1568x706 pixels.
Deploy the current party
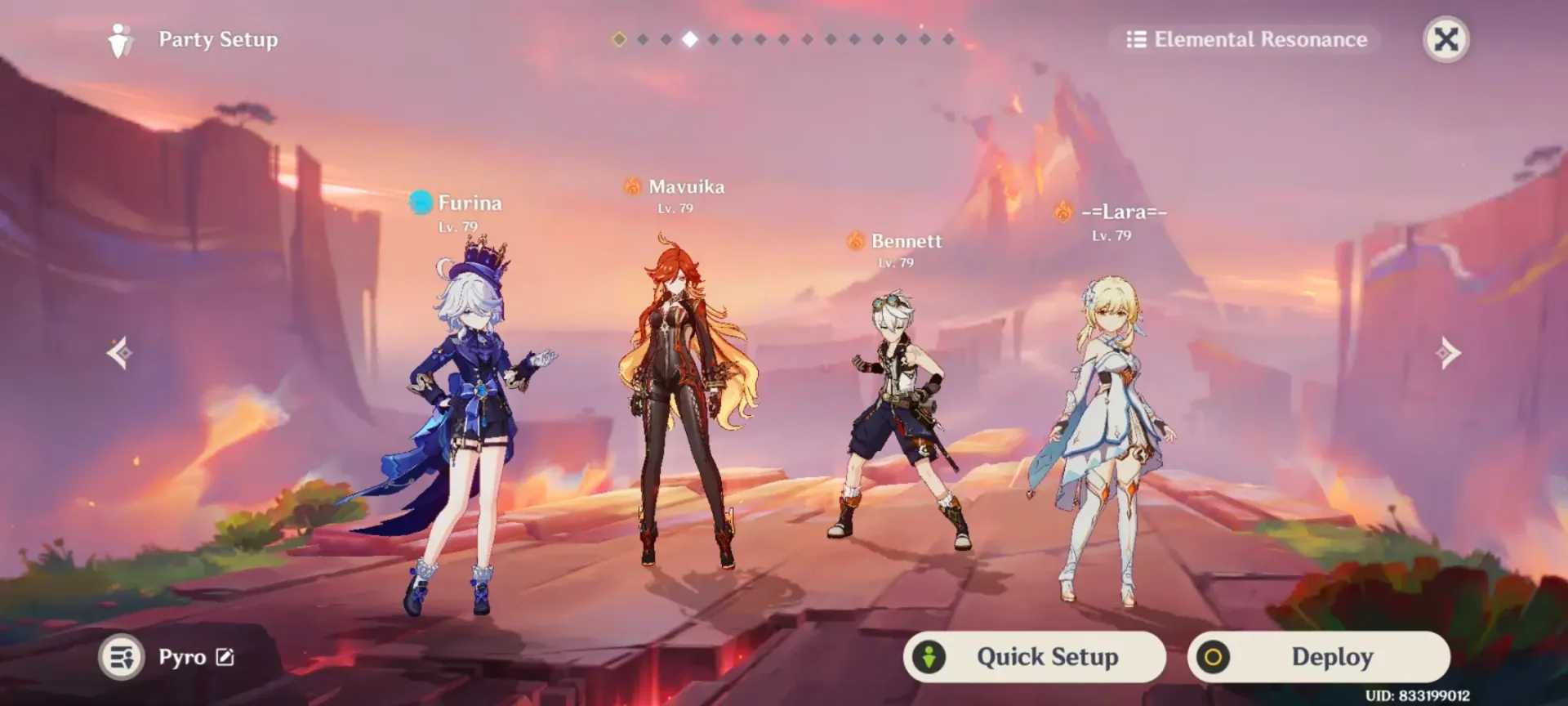point(1318,656)
